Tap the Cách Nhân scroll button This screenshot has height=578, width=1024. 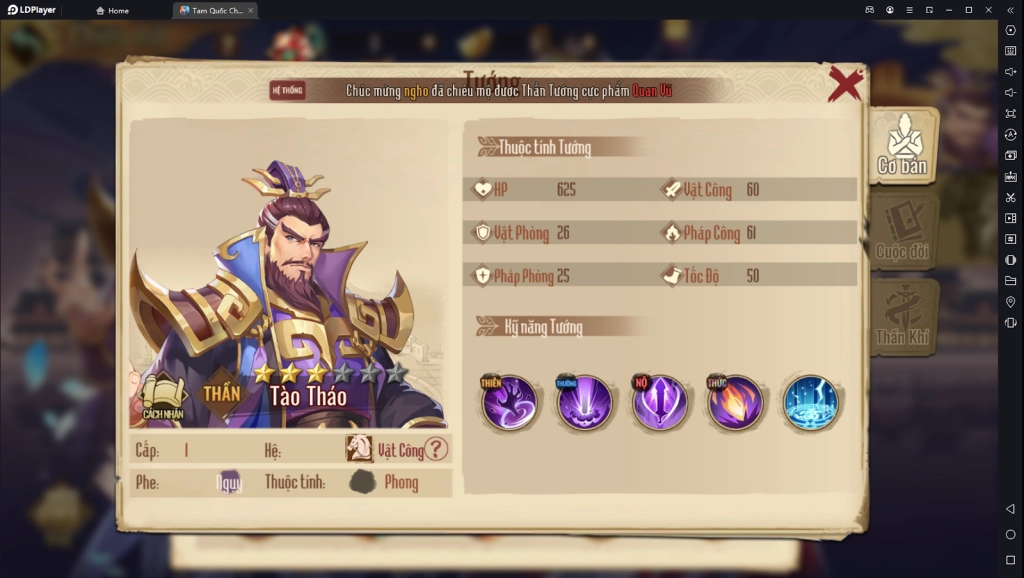[162, 397]
